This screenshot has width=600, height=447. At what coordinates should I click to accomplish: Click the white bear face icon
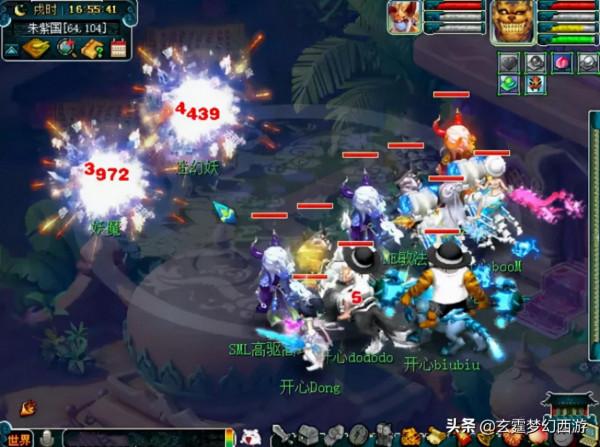pyautogui.click(x=249, y=437)
